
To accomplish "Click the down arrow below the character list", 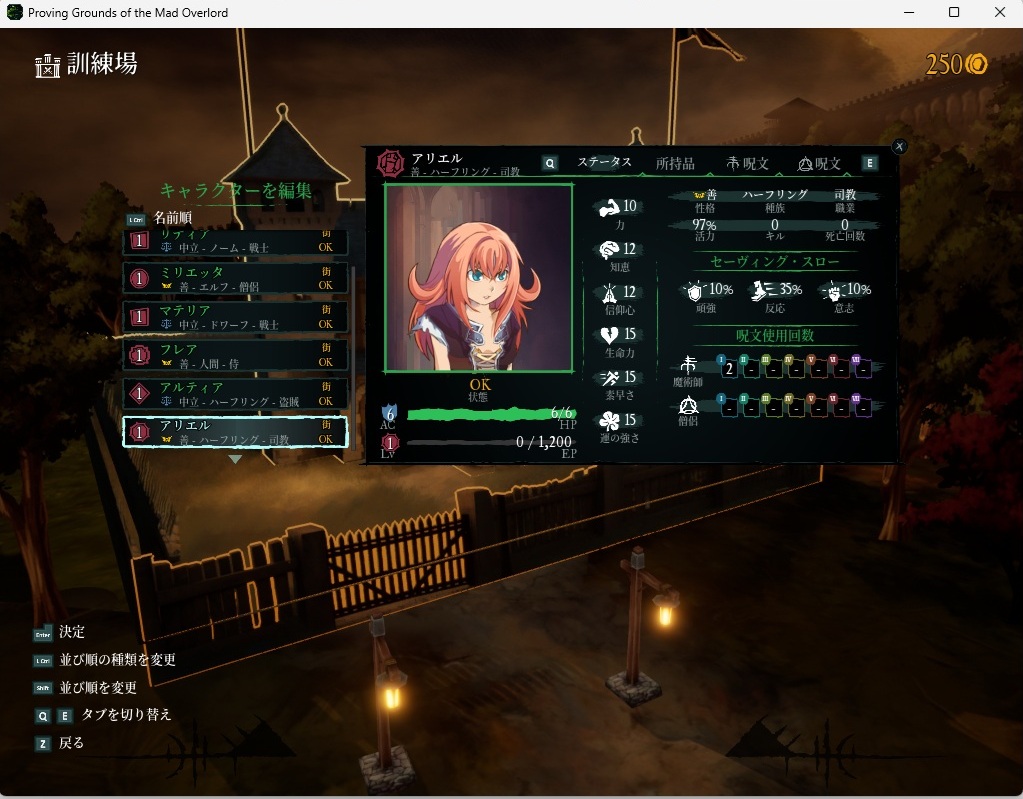I will click(x=235, y=459).
